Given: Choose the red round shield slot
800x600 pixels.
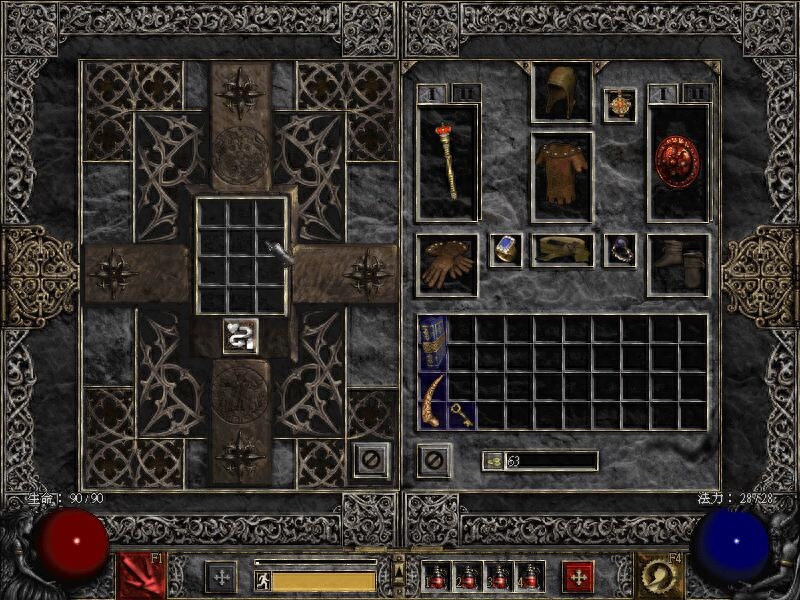Looking at the screenshot, I should [x=678, y=160].
